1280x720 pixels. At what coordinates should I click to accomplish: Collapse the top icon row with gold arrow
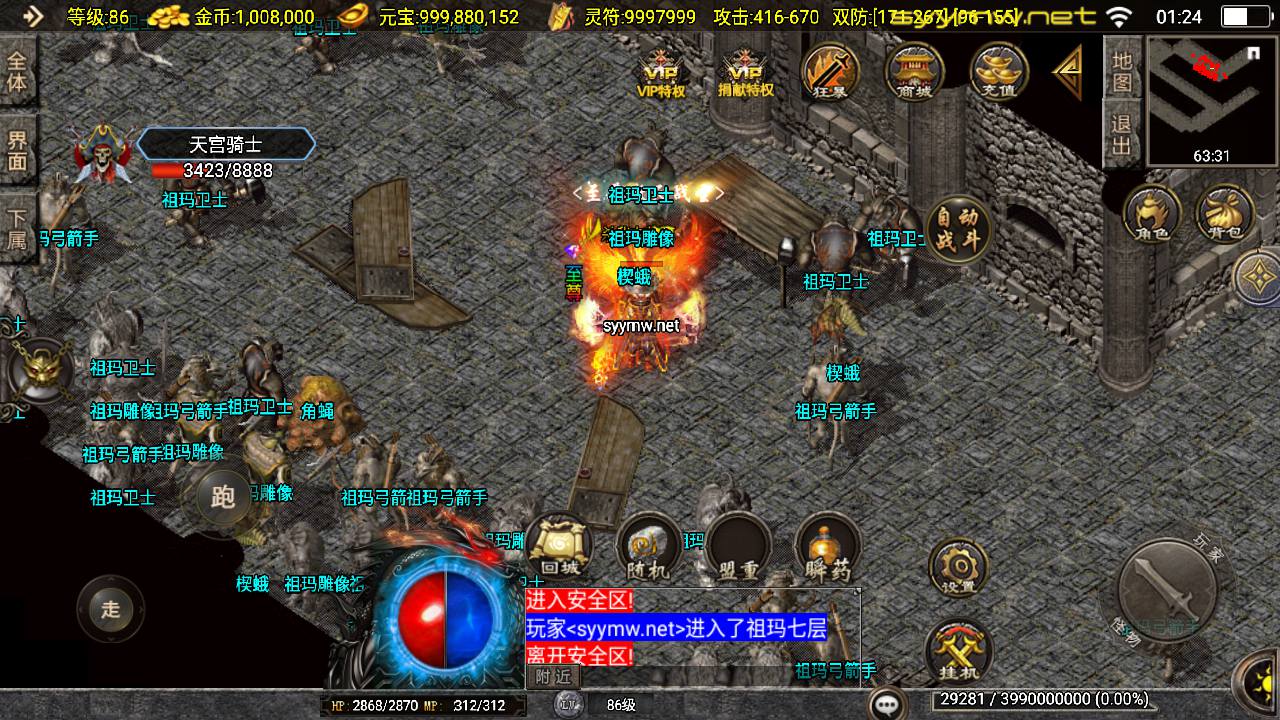point(1067,71)
